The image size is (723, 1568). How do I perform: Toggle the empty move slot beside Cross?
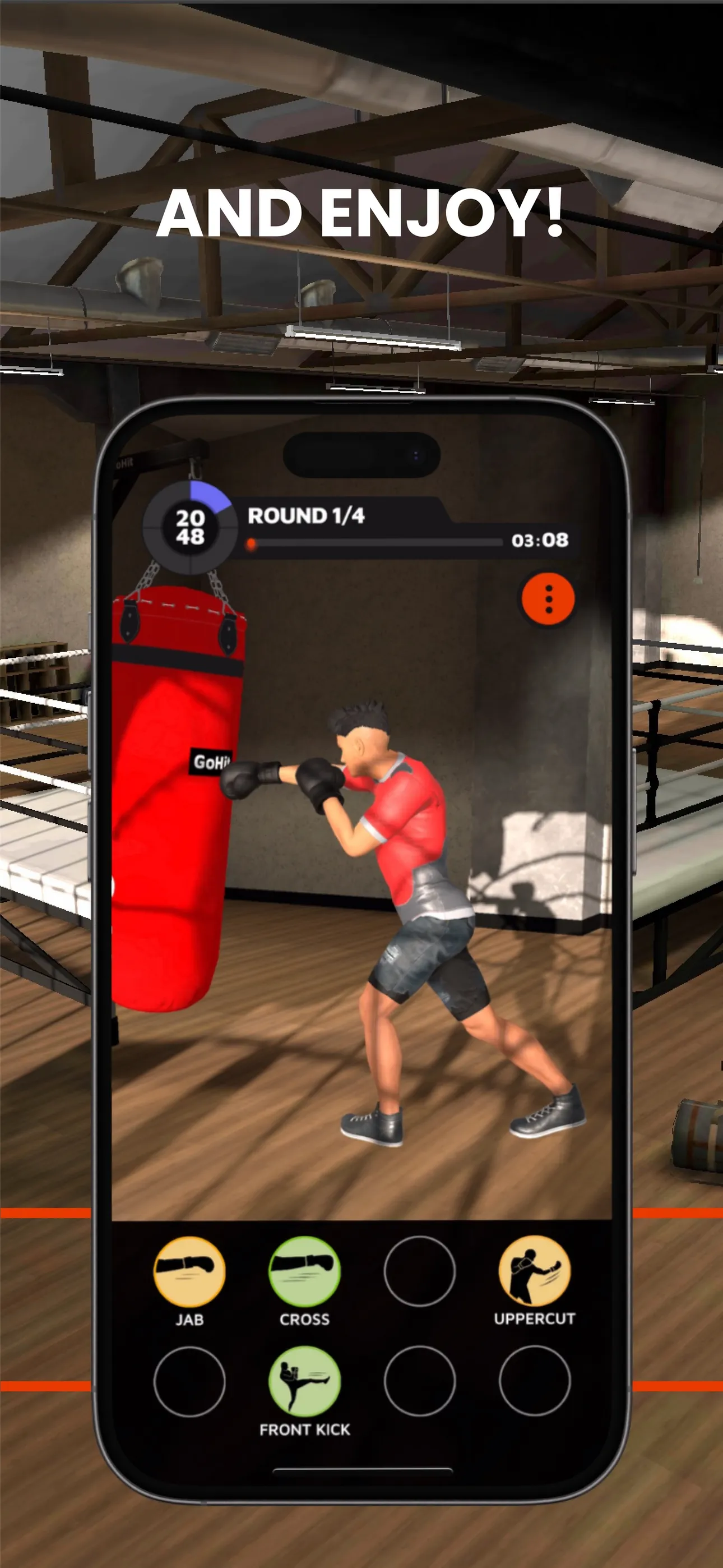coord(420,1271)
